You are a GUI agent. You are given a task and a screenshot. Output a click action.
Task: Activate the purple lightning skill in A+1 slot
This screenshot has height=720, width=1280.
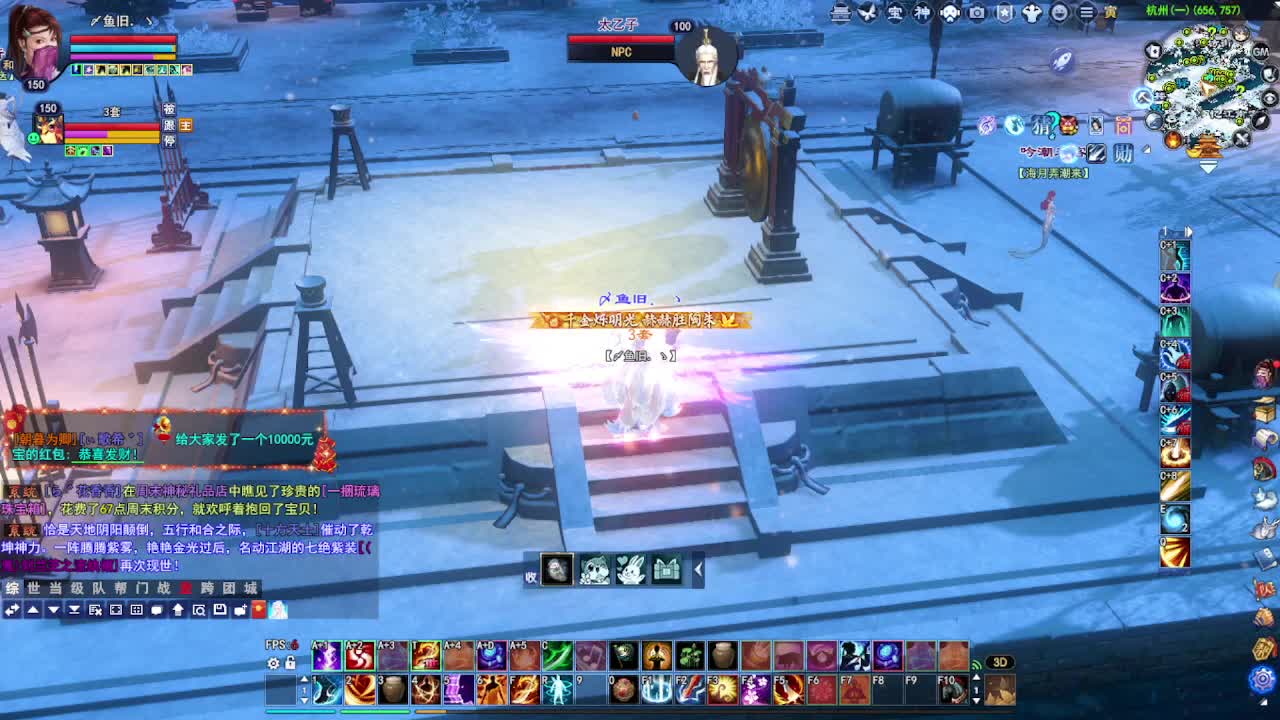click(326, 657)
